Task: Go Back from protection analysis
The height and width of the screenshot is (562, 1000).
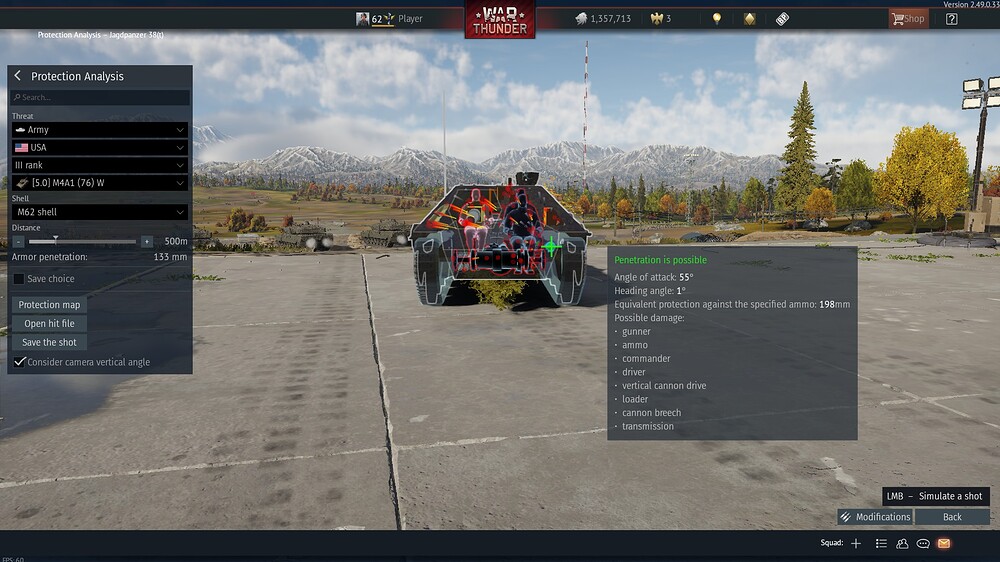Action: click(952, 517)
